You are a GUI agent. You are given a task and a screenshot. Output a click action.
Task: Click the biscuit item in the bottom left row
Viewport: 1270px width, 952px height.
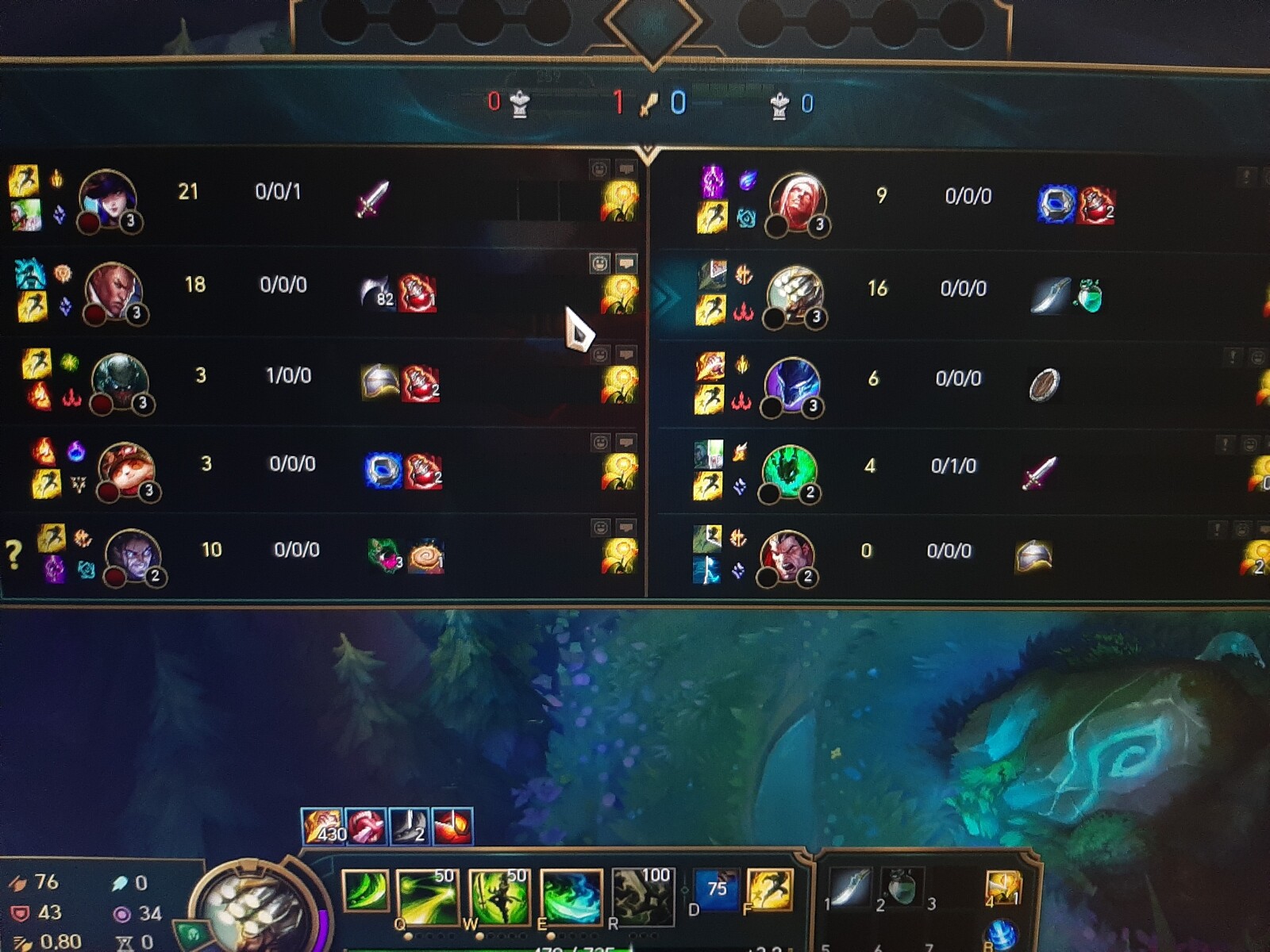[427, 556]
